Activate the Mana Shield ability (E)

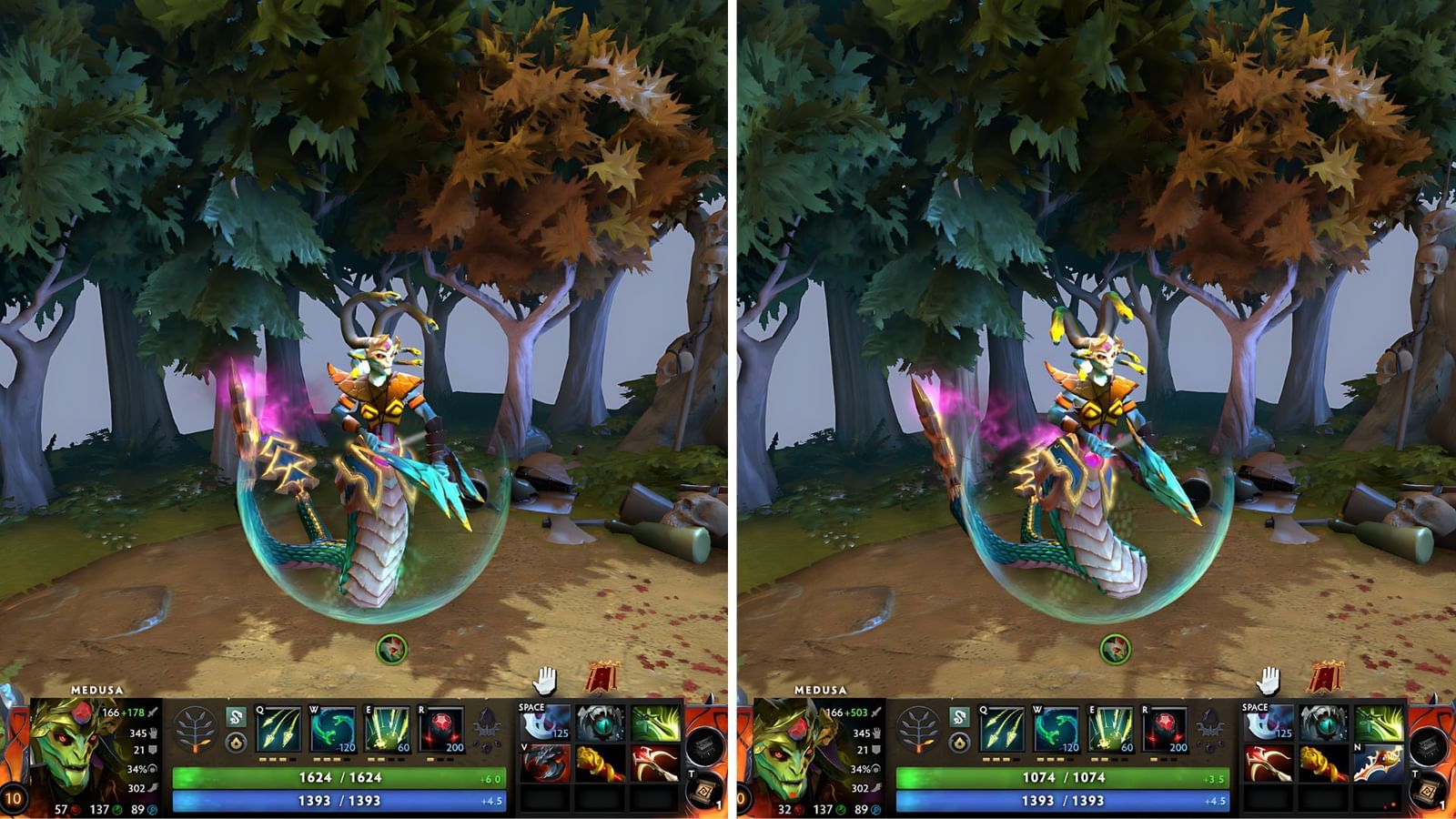coord(388,728)
